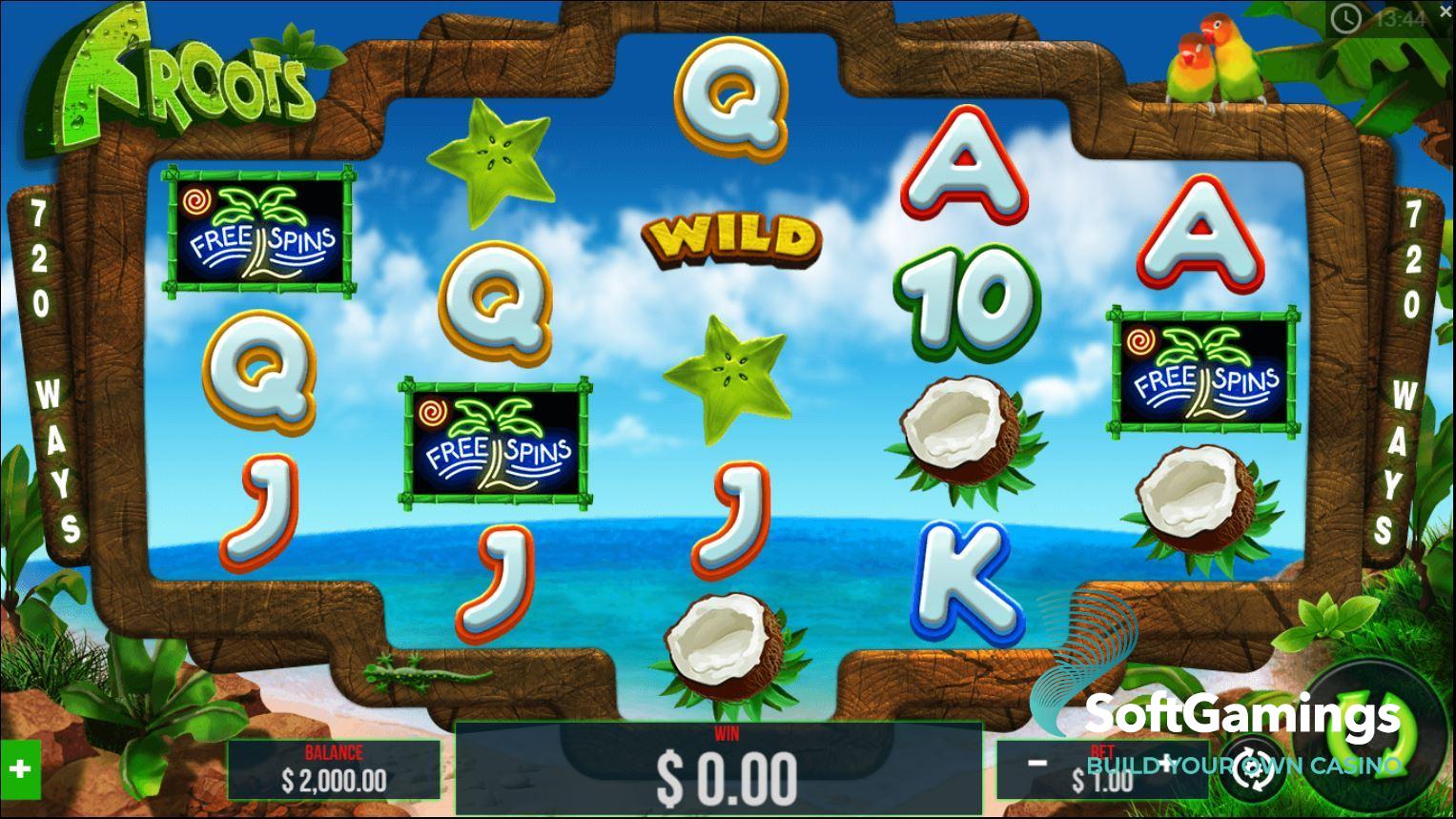The image size is (1456, 819).
Task: Expand the green plus menu button
Action: coord(20,768)
